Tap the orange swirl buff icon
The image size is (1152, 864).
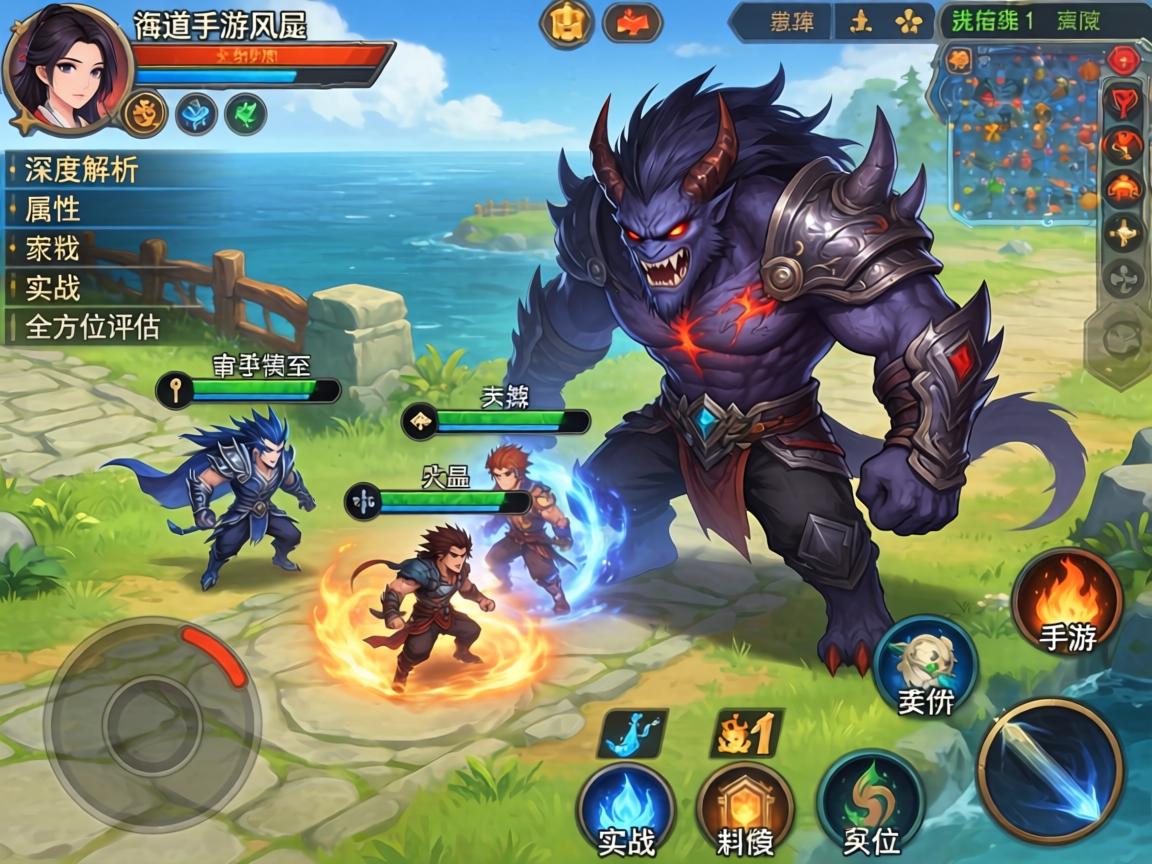(x=145, y=113)
